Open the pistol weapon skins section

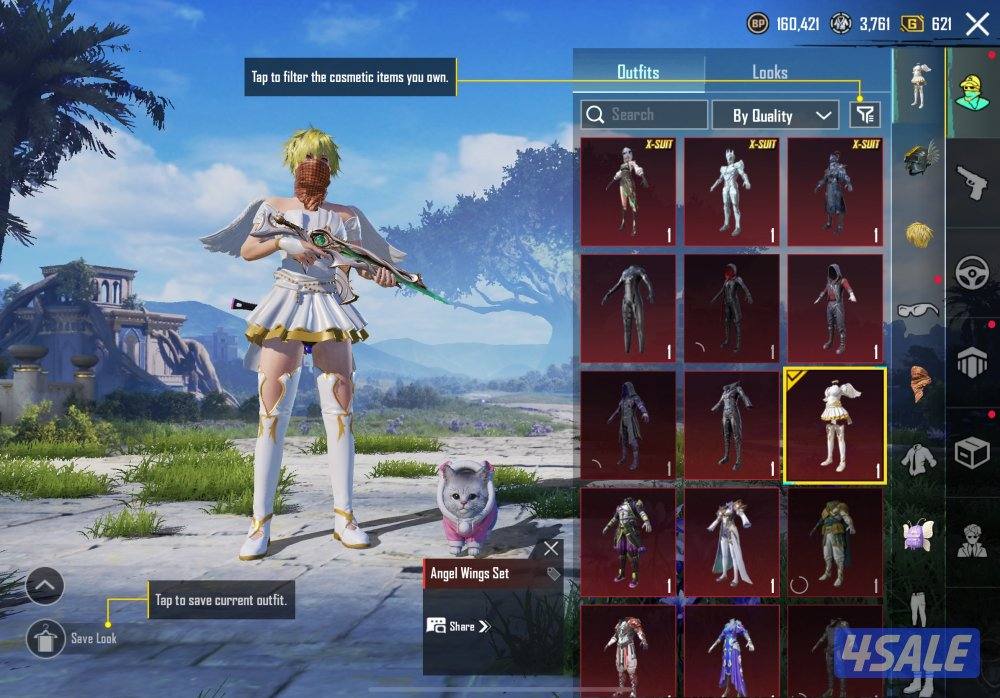coord(972,184)
